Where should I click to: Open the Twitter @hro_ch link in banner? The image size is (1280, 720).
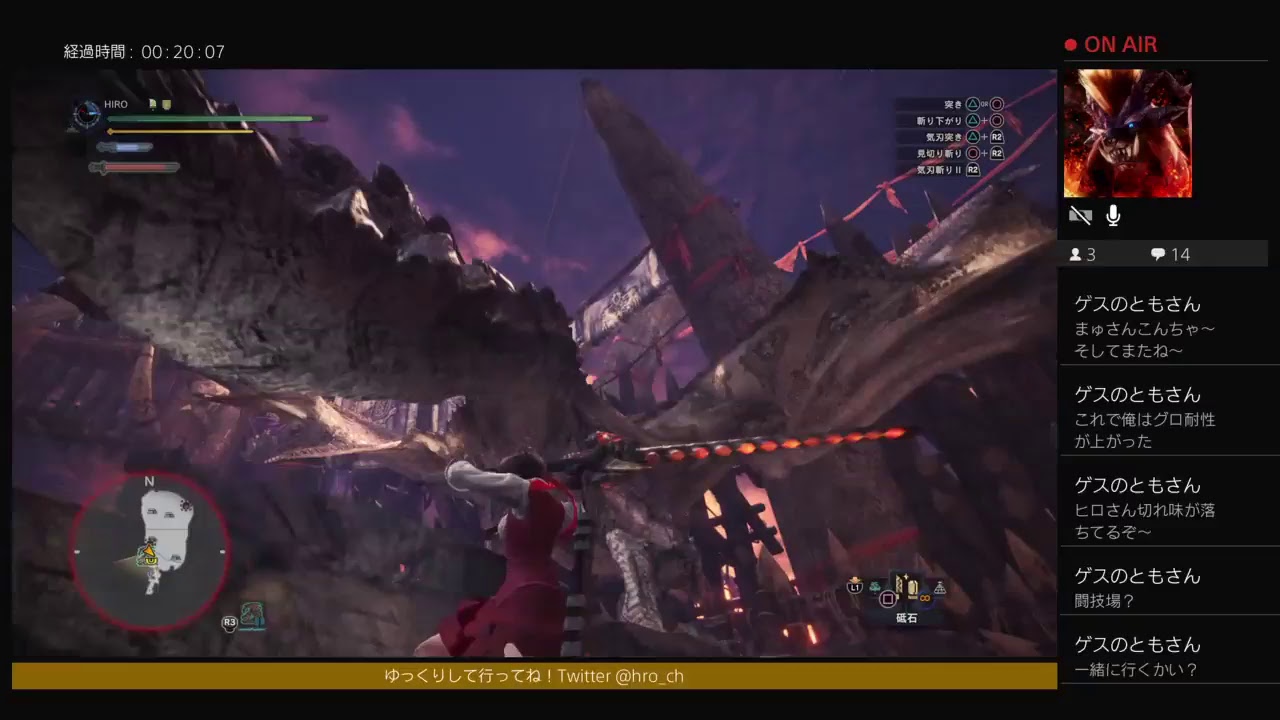(646, 677)
